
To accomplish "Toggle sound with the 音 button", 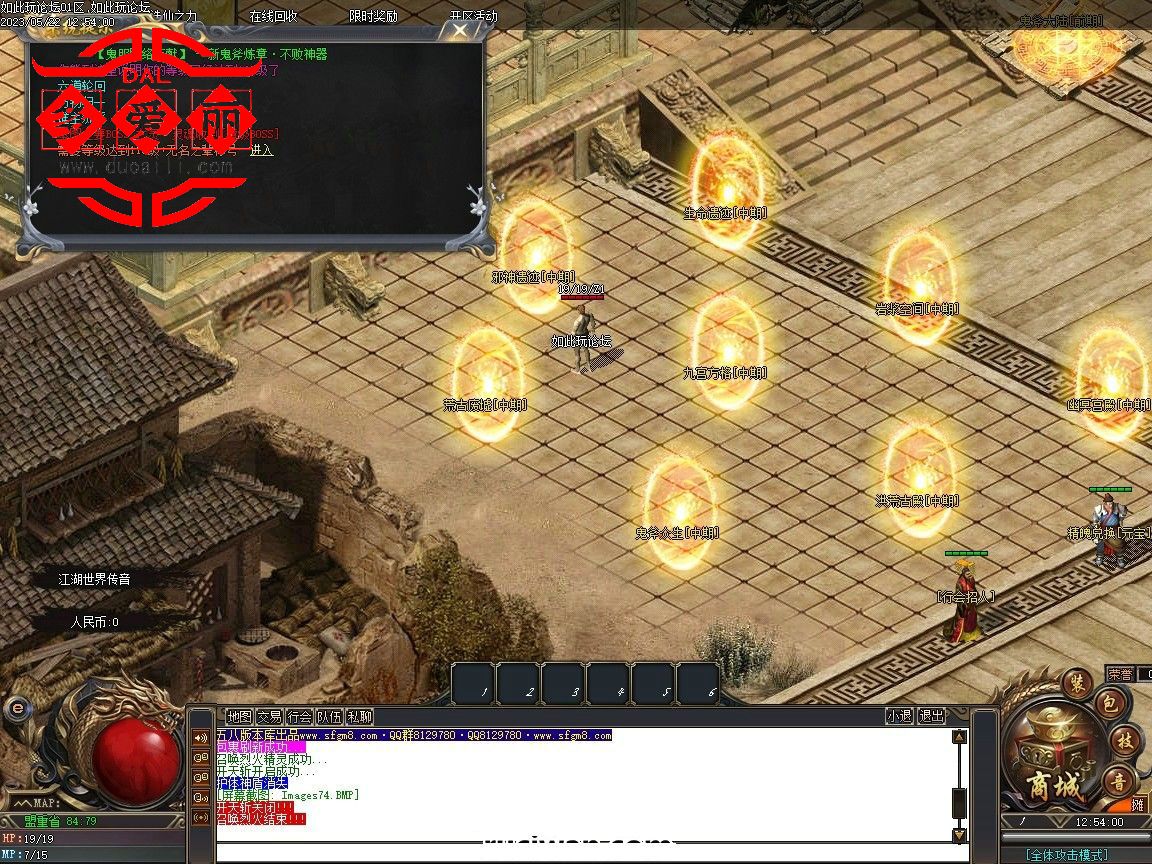I will pos(1117,781).
